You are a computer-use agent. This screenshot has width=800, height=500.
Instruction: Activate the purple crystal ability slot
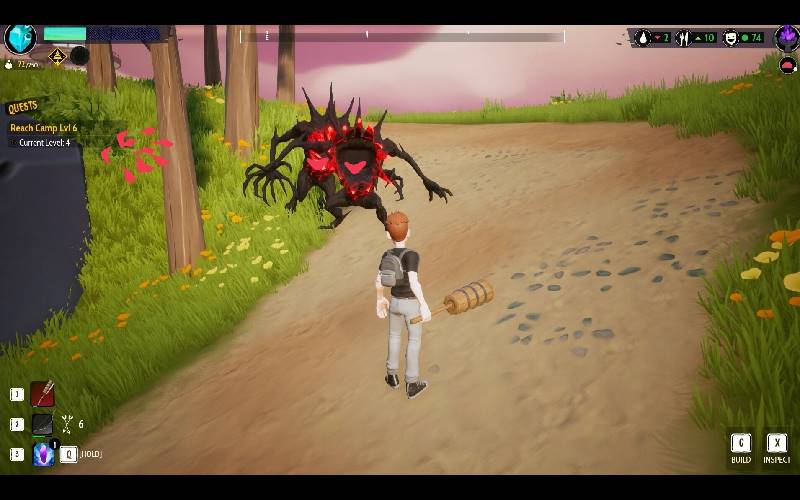tap(43, 454)
